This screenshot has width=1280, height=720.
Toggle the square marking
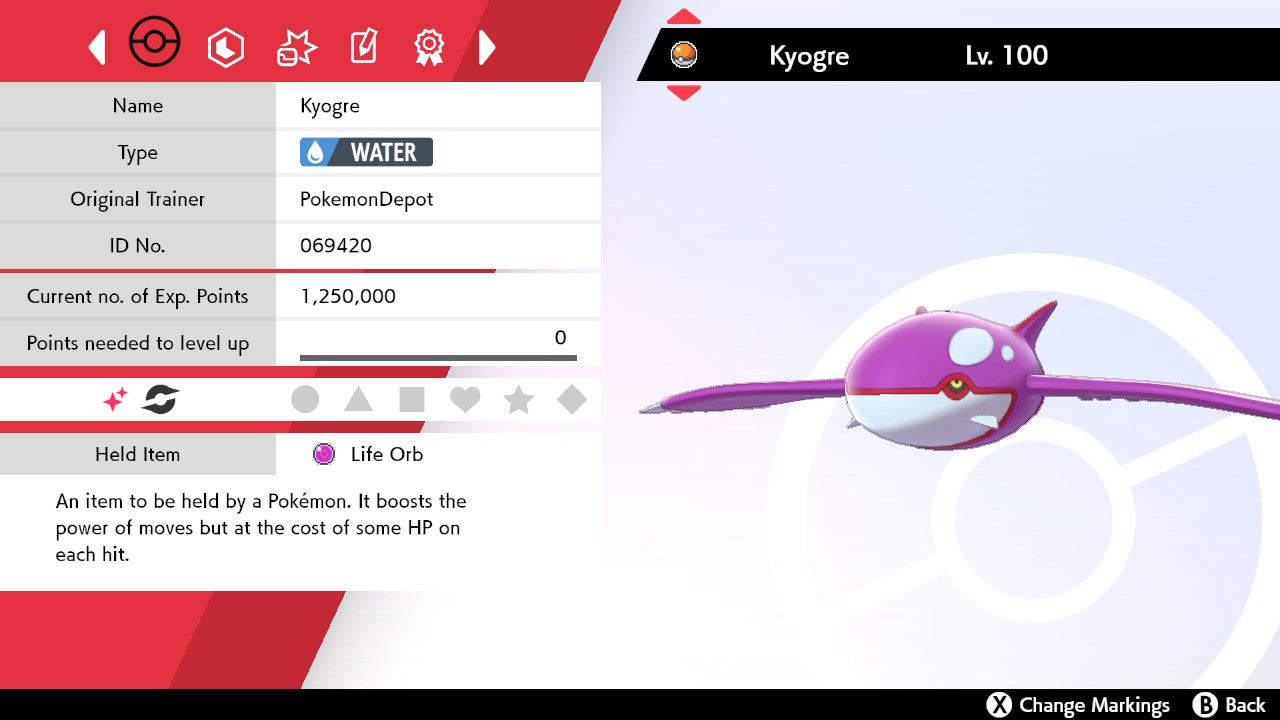[412, 400]
